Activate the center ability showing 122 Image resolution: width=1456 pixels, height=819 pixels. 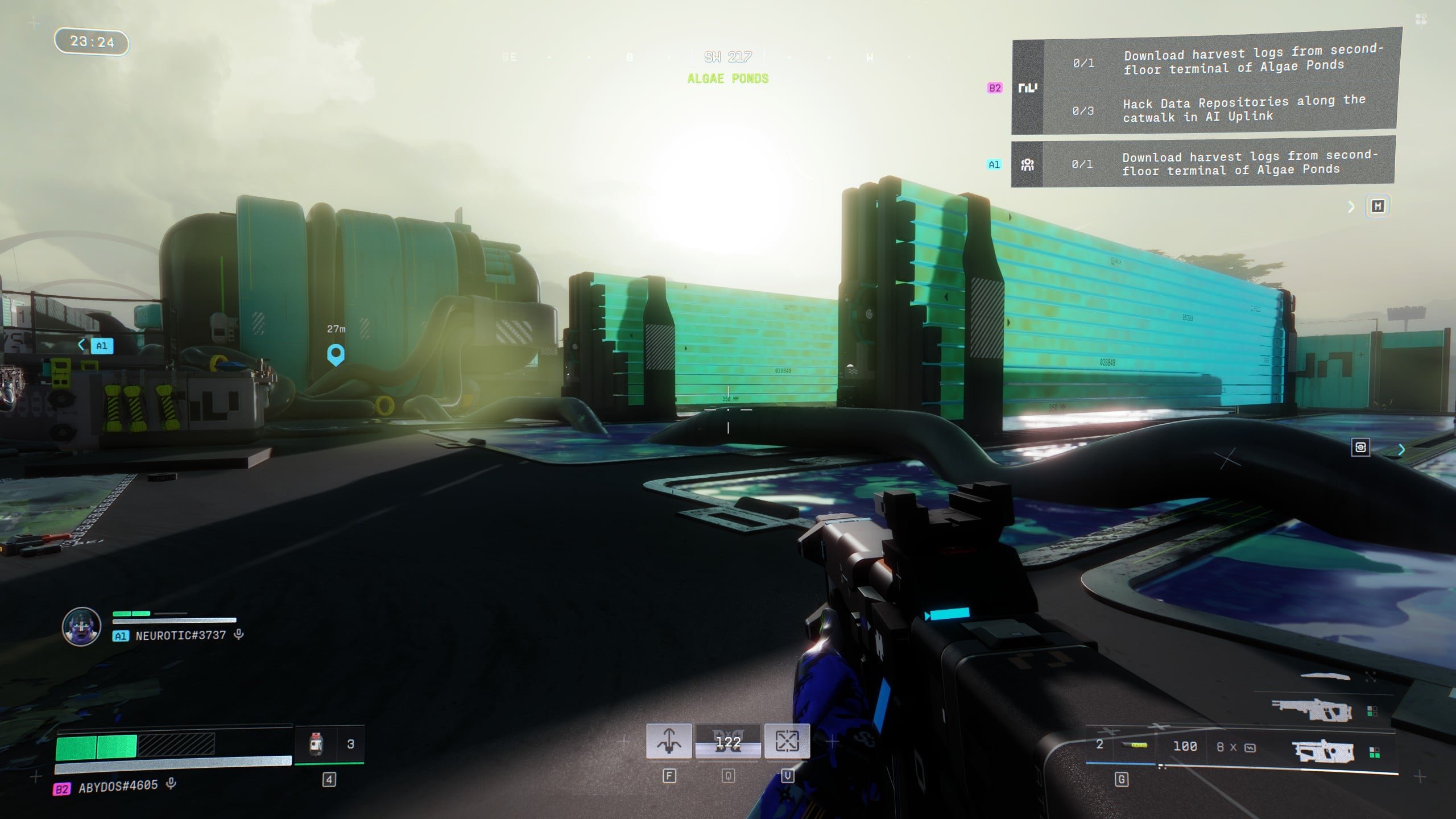[x=728, y=742]
